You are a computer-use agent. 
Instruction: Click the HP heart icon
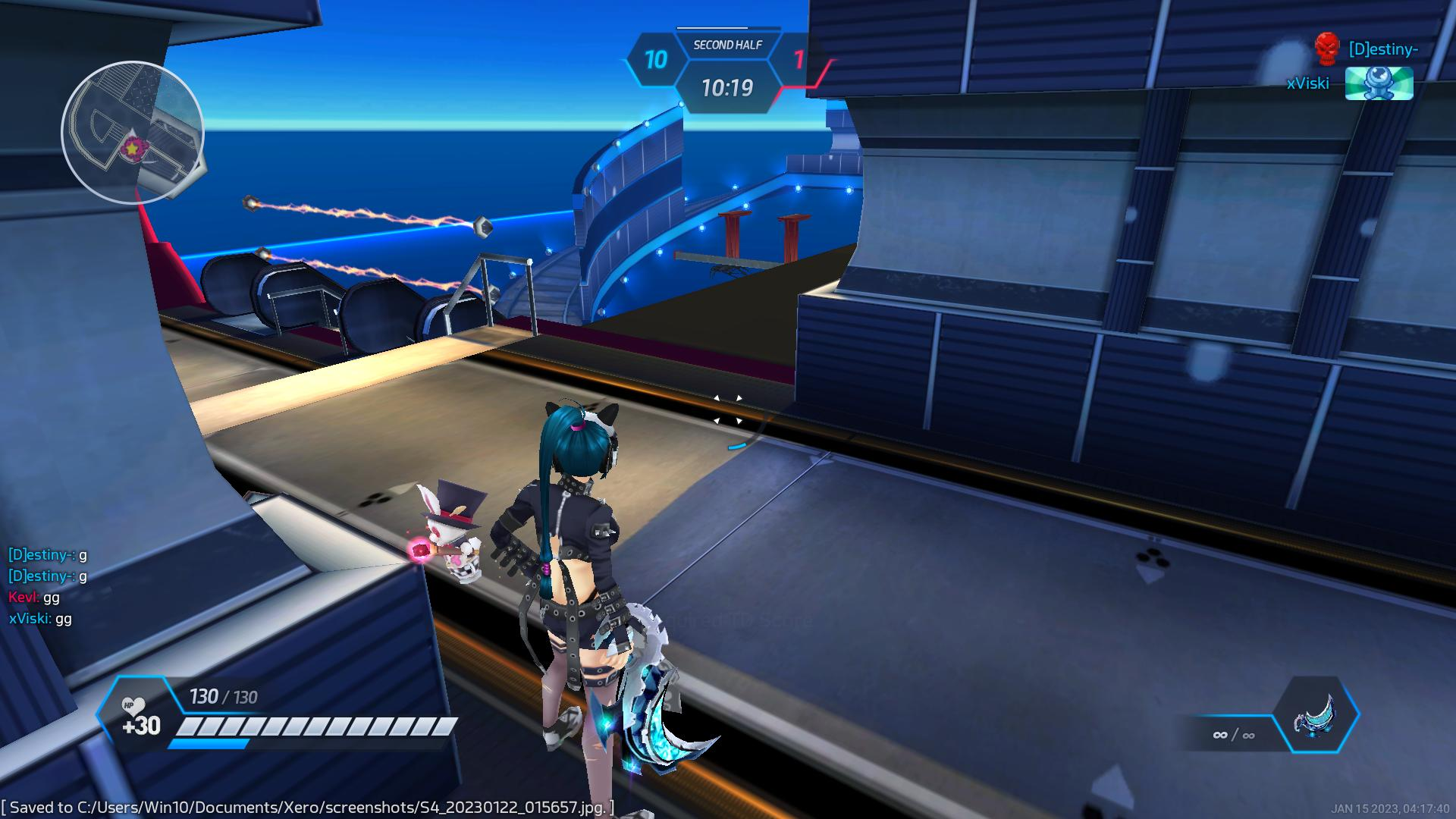tap(133, 707)
